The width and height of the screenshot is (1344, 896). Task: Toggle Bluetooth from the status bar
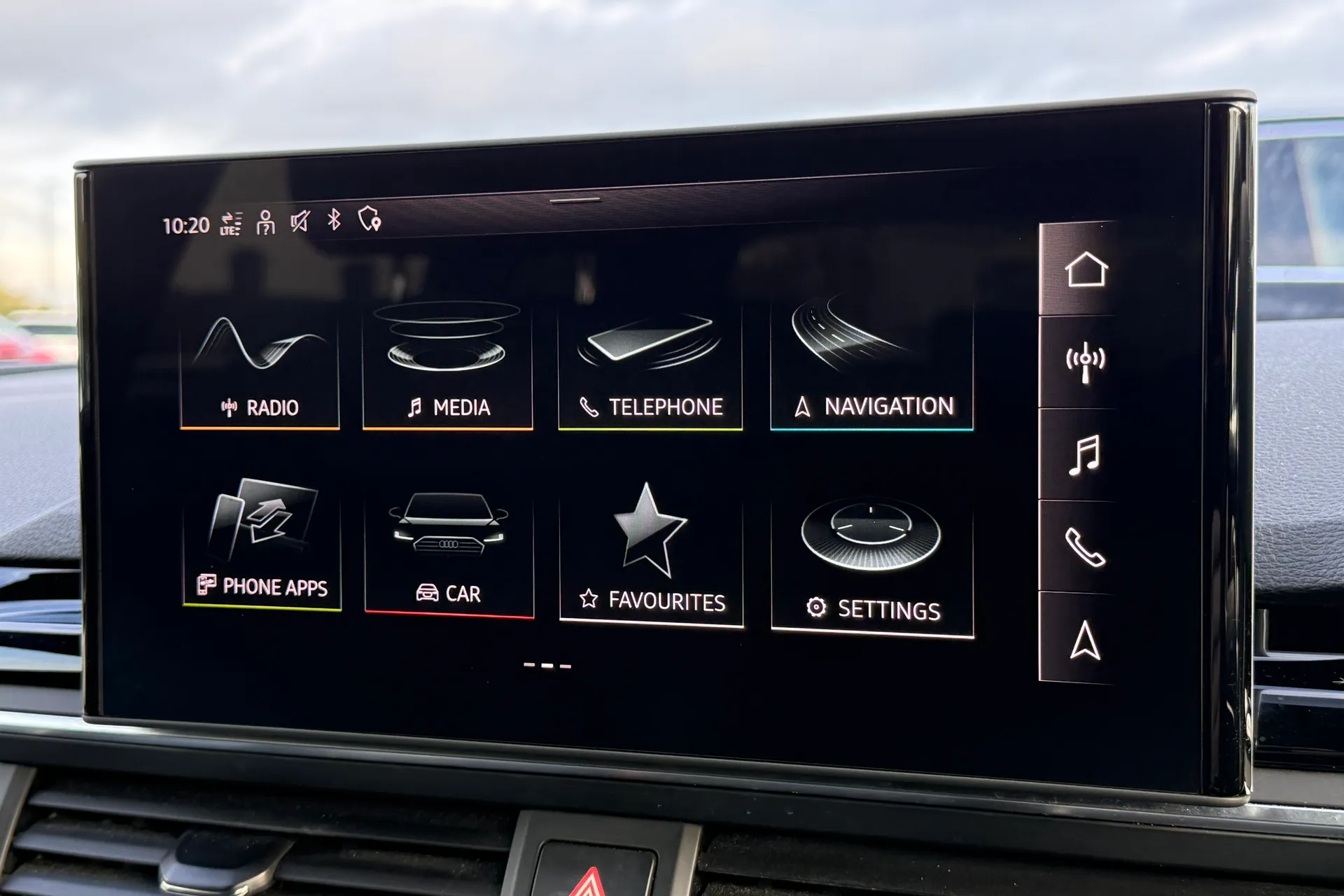pos(334,221)
